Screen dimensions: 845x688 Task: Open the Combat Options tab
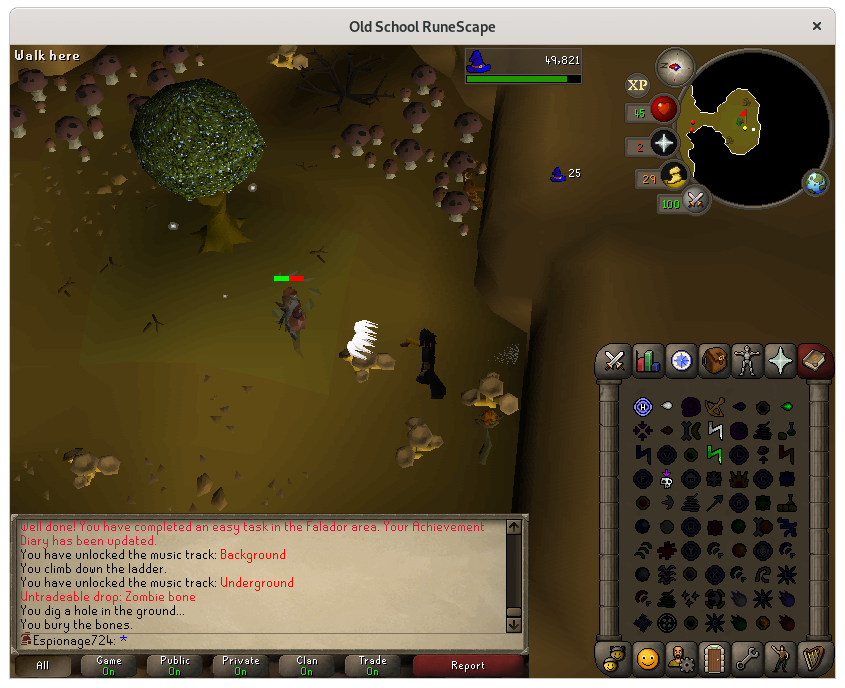[614, 360]
